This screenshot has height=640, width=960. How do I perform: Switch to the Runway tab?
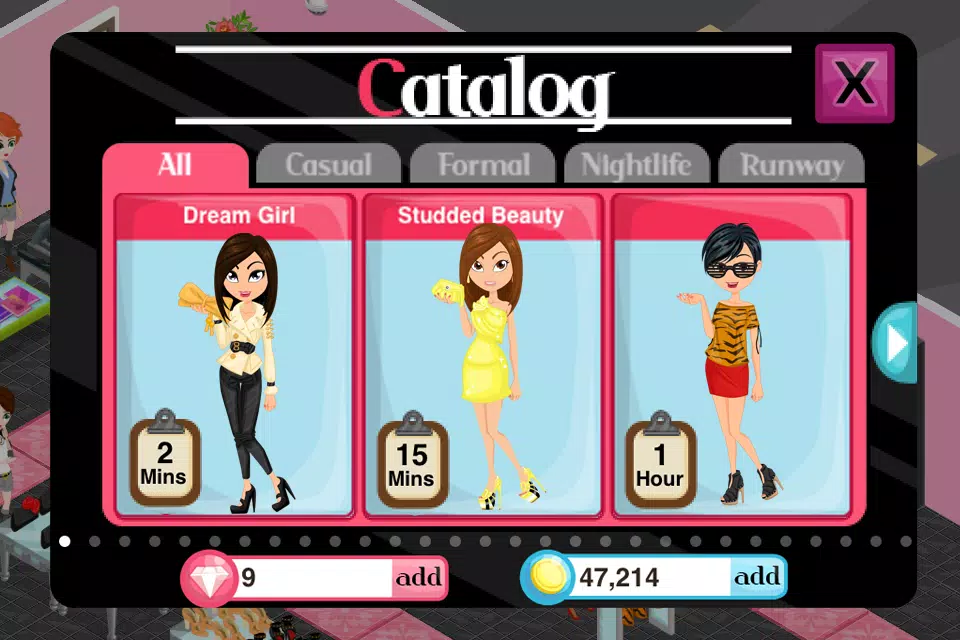point(791,165)
